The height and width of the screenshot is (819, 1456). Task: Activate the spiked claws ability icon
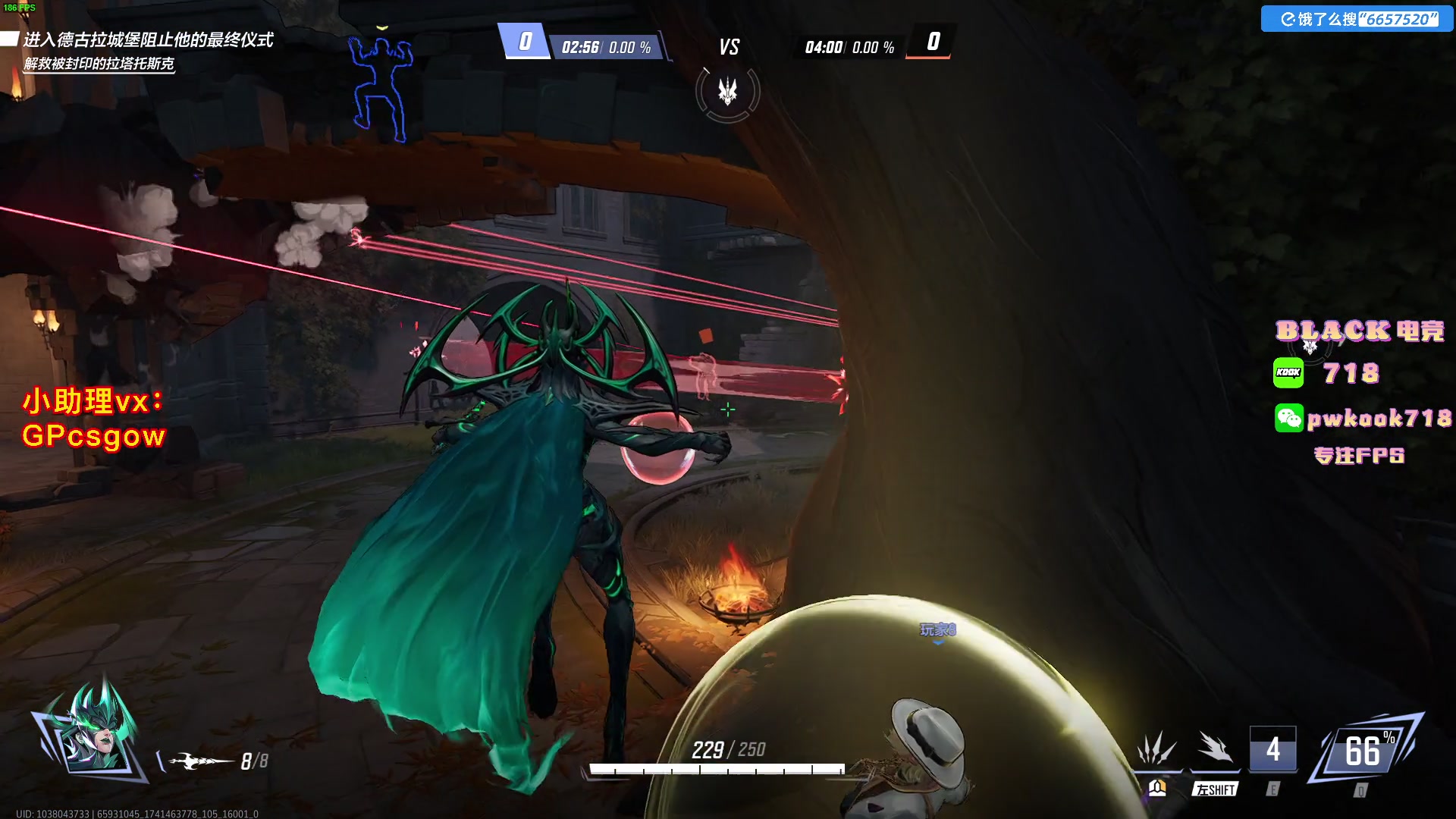(x=1156, y=749)
